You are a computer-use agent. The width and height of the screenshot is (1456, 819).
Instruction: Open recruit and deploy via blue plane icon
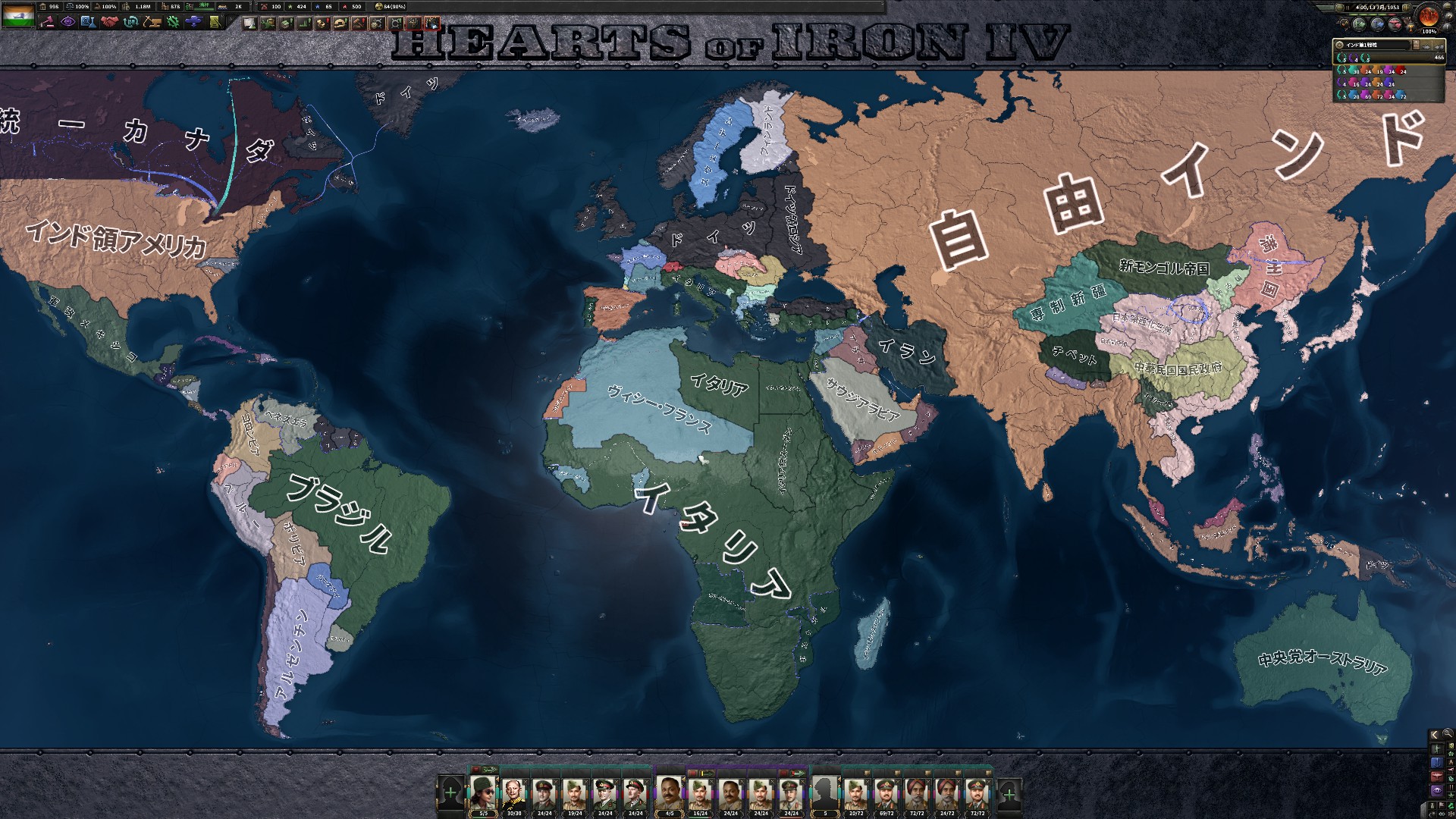[x=194, y=22]
